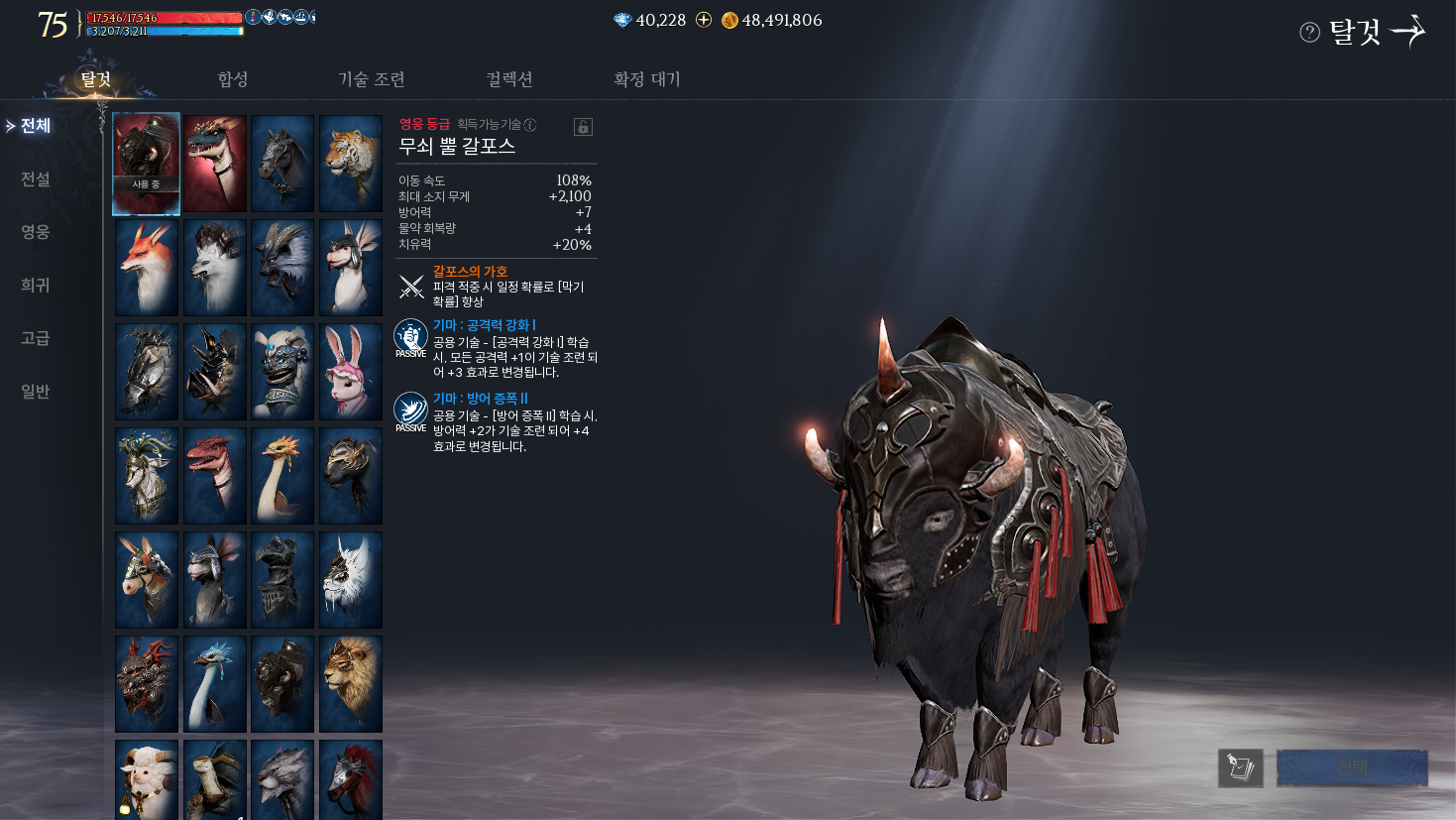Viewport: 1456px width, 820px height.
Task: Select the tiger mount thumbnail
Action: pos(351,163)
